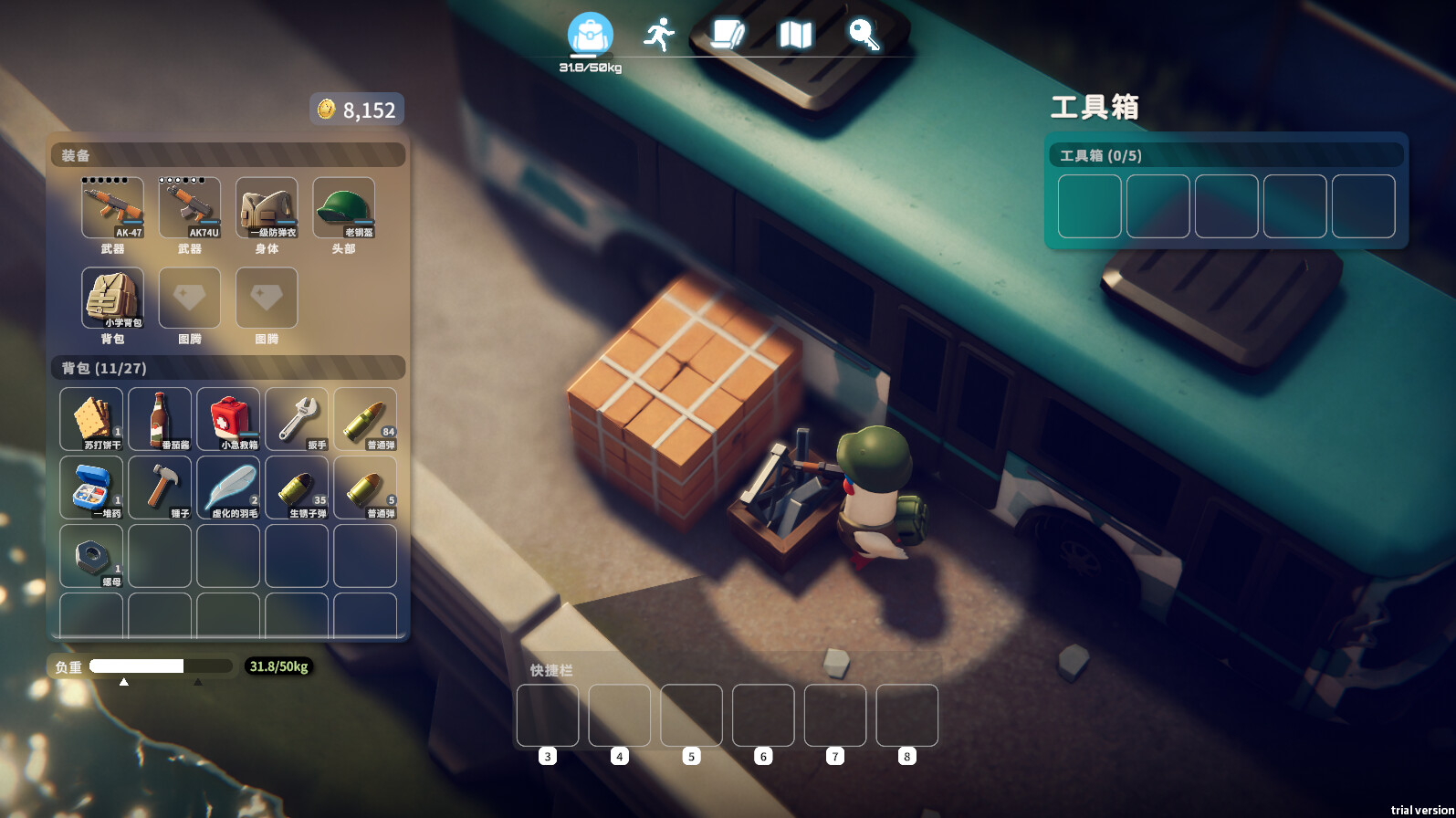
Task: Select hotbar slot 8 in 快捷栏
Action: (906, 717)
